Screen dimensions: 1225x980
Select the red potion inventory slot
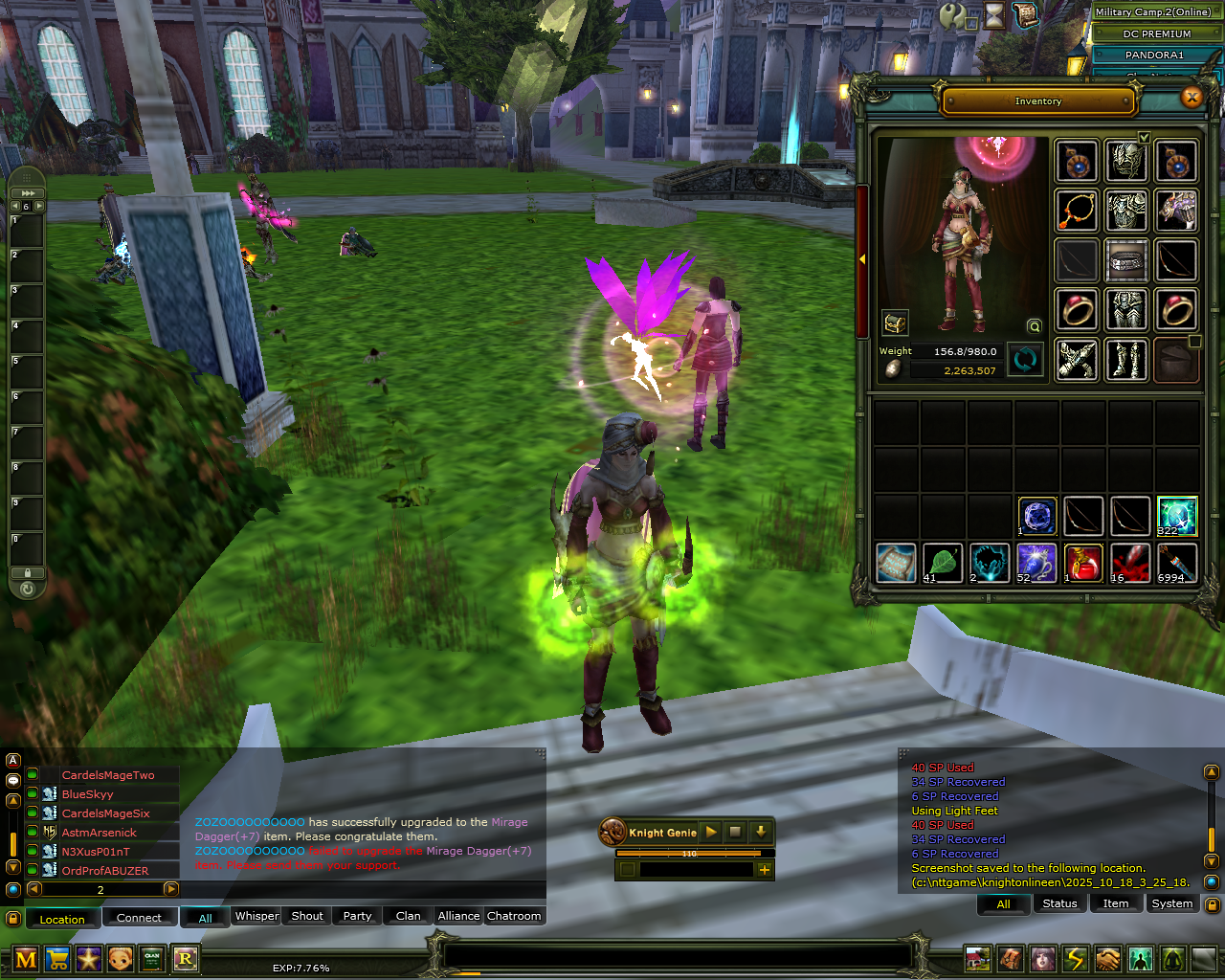(1083, 563)
